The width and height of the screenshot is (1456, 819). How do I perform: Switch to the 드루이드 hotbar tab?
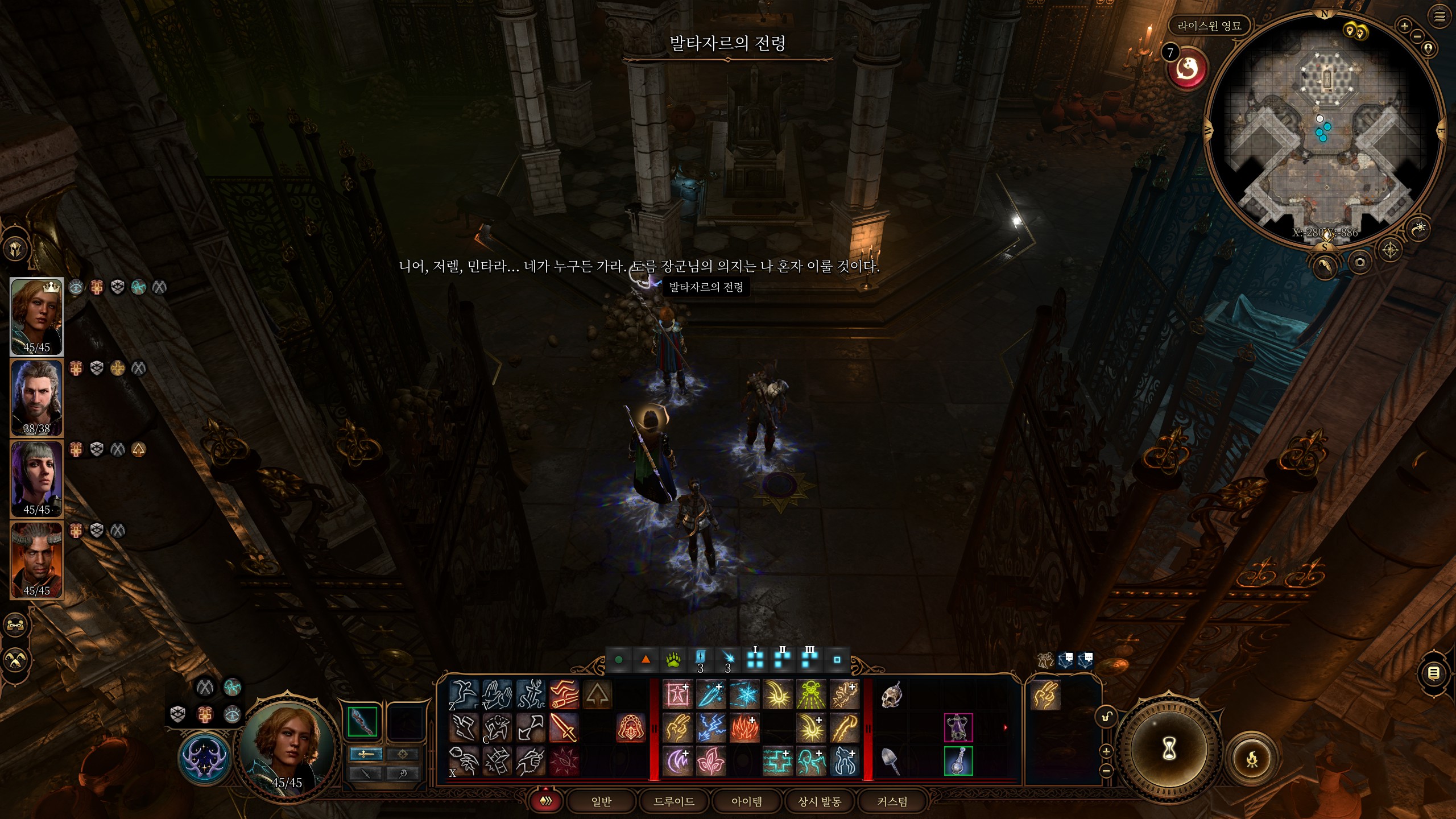pos(674,801)
